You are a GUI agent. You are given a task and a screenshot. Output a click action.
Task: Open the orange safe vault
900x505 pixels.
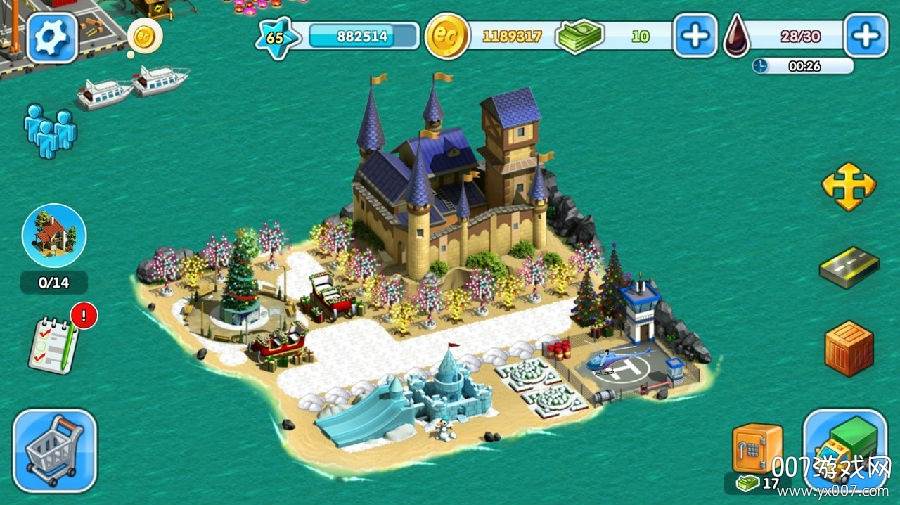pyautogui.click(x=756, y=450)
